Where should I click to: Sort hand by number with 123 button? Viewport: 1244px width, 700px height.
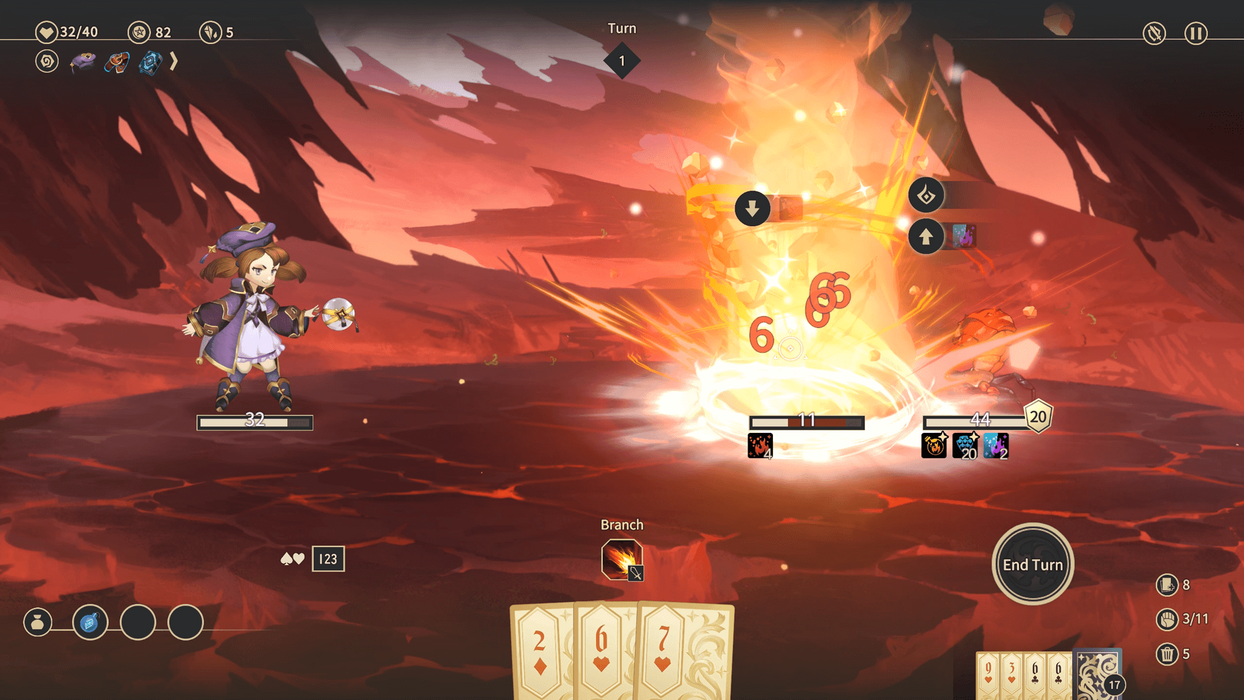(x=328, y=559)
